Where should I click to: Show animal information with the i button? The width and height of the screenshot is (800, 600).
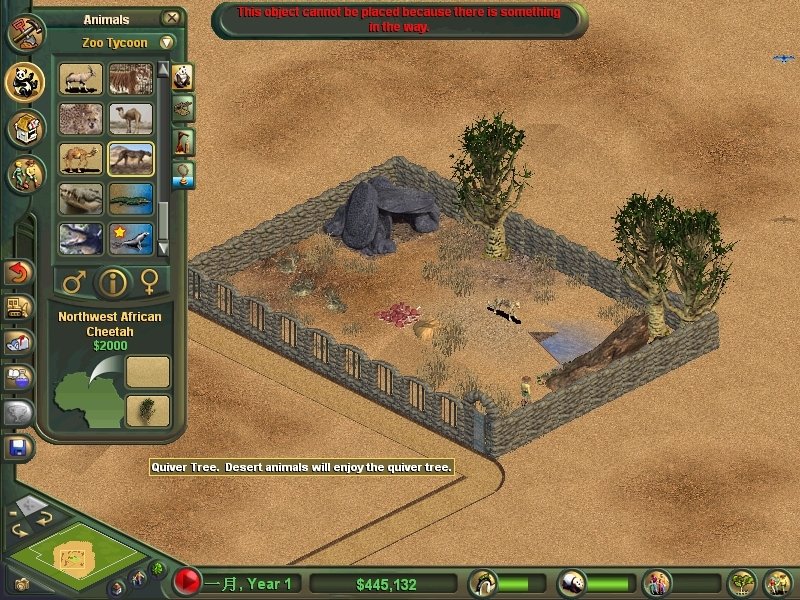112,283
